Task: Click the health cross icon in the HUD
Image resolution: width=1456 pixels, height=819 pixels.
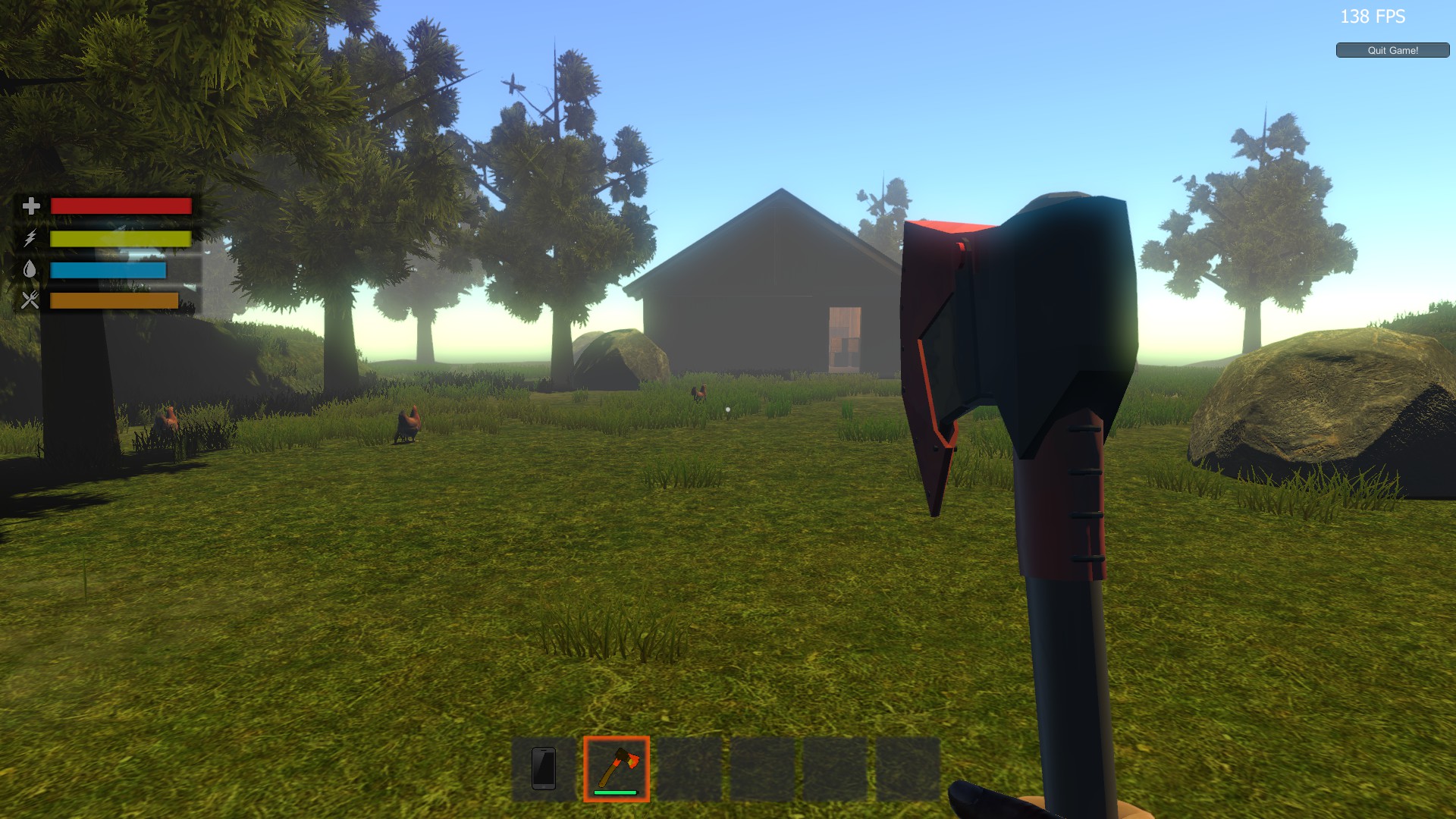Action: coord(30,206)
